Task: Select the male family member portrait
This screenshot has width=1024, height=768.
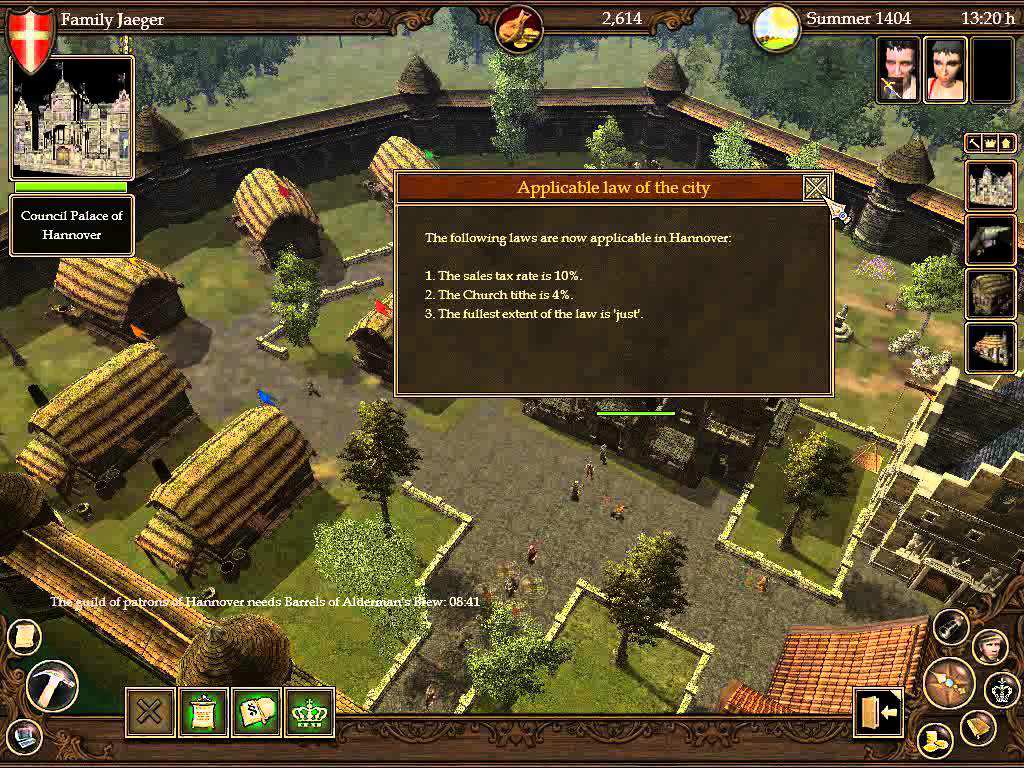Action: click(x=898, y=70)
